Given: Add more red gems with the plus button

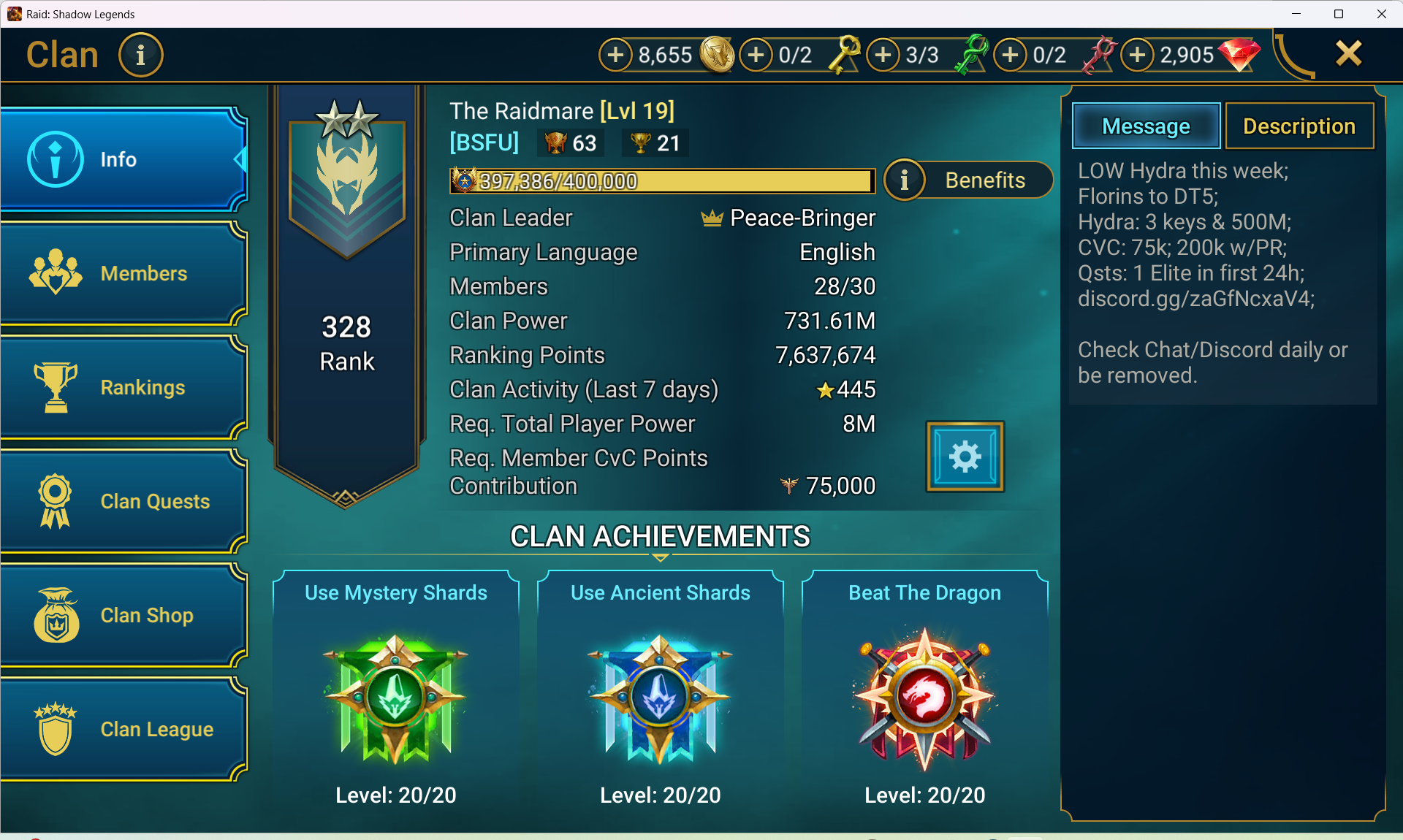Looking at the screenshot, I should pos(1138,55).
